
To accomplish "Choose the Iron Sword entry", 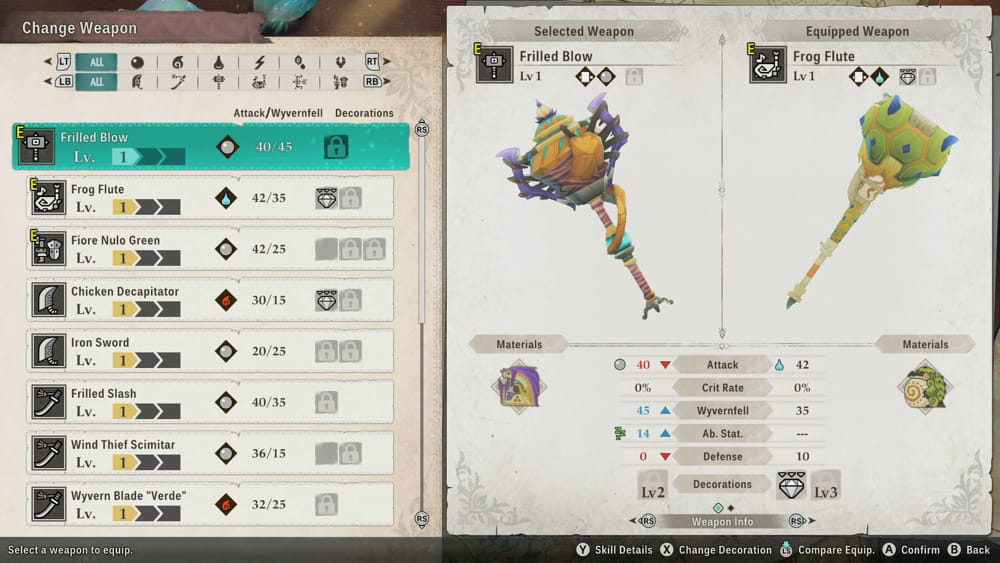I will coord(210,351).
